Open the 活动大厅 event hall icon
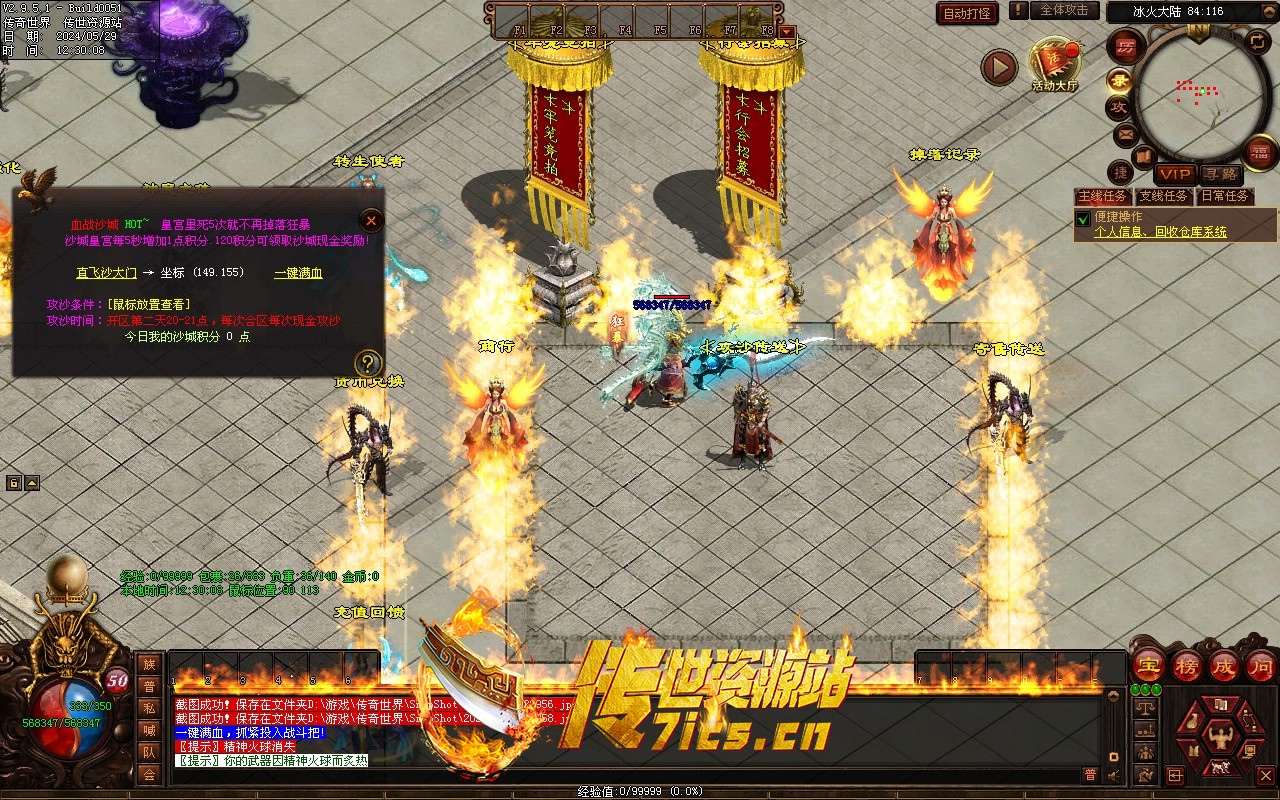 point(1055,62)
